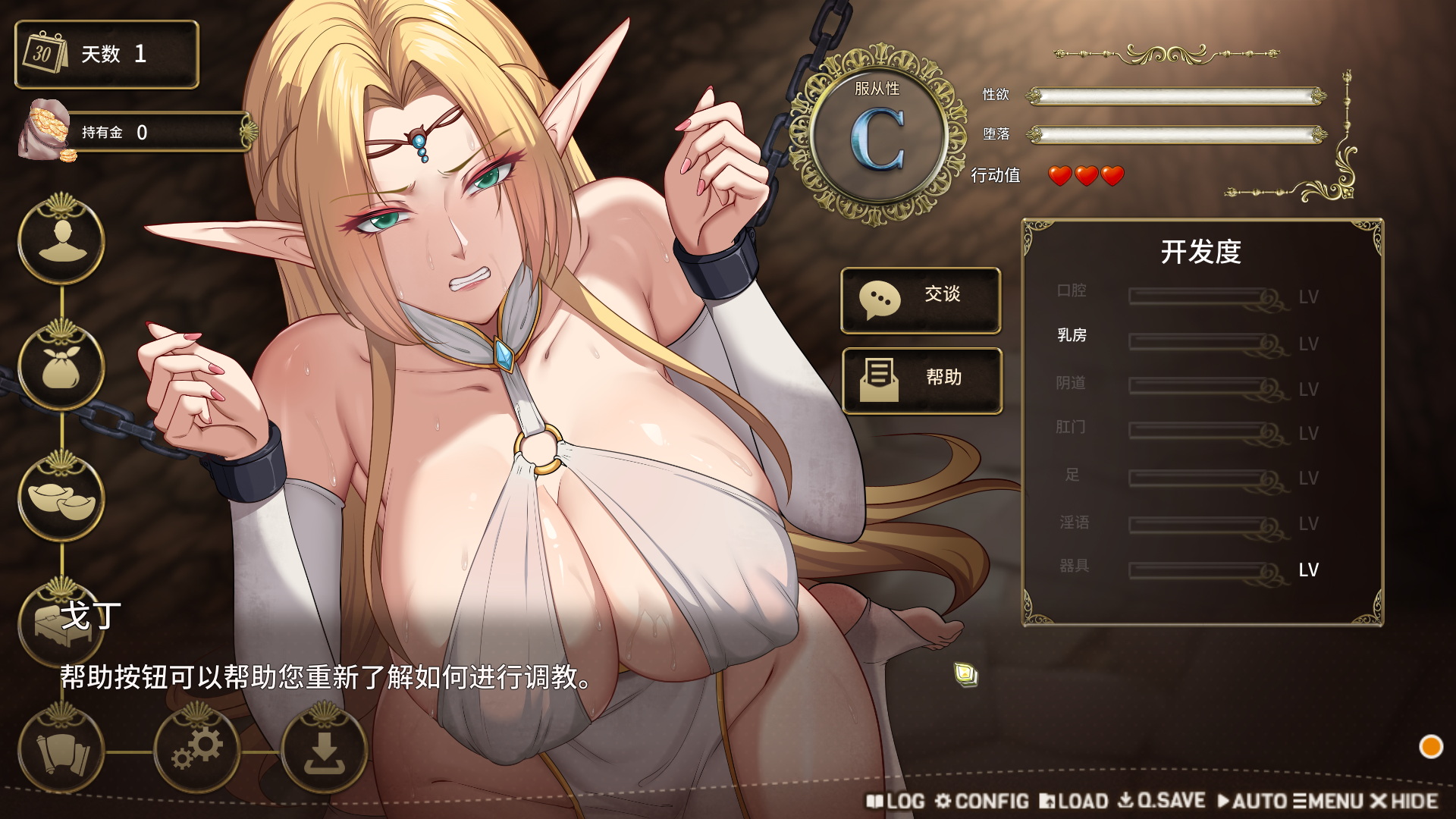Click the 帮助 help button
The image size is (1456, 819).
[x=922, y=381]
